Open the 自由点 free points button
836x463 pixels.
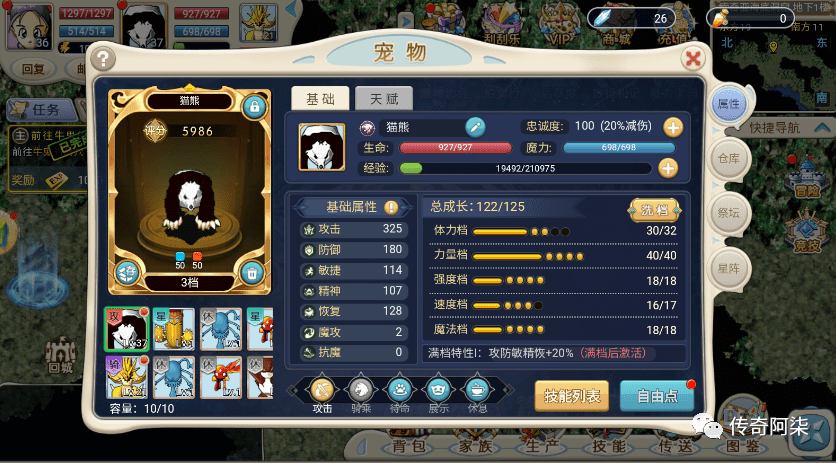[x=657, y=395]
